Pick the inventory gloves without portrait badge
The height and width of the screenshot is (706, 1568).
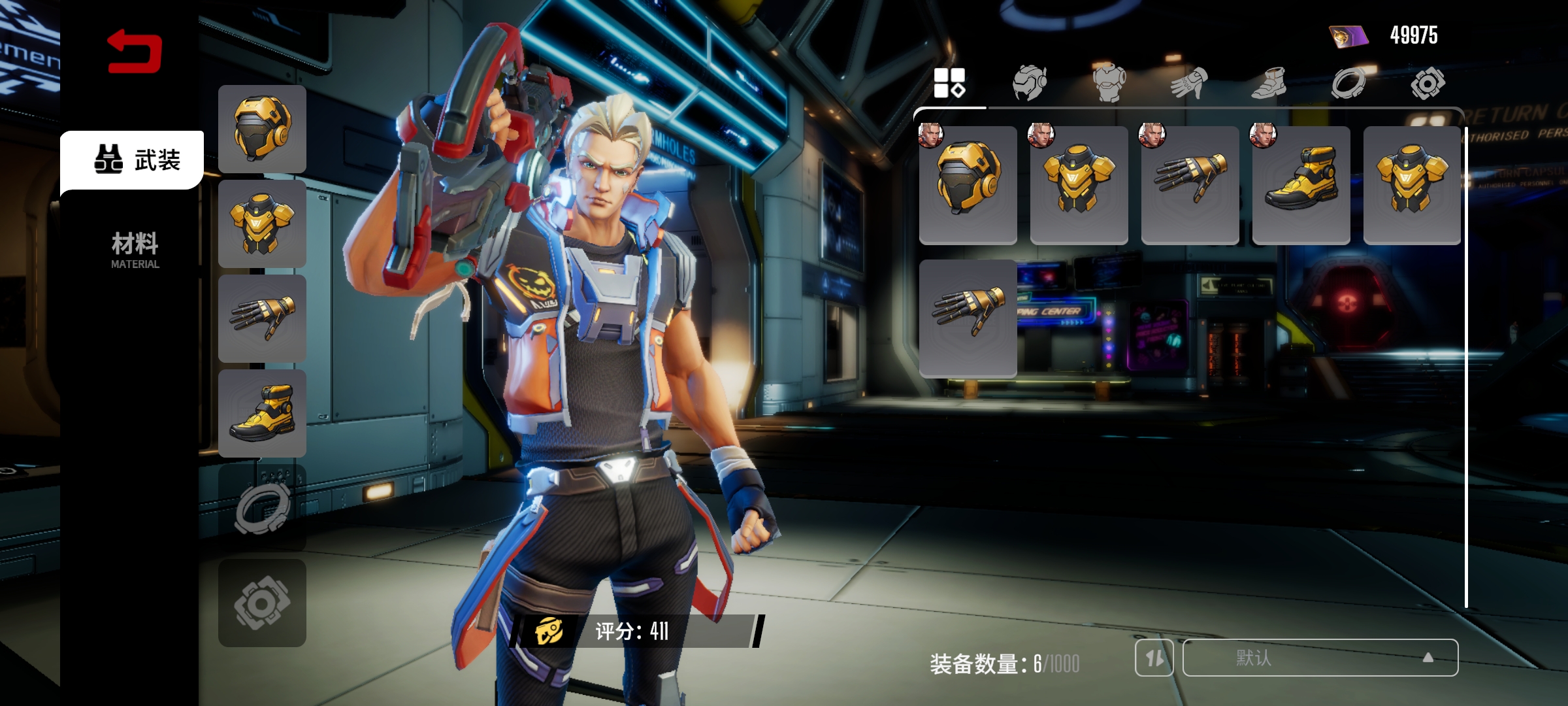(968, 318)
